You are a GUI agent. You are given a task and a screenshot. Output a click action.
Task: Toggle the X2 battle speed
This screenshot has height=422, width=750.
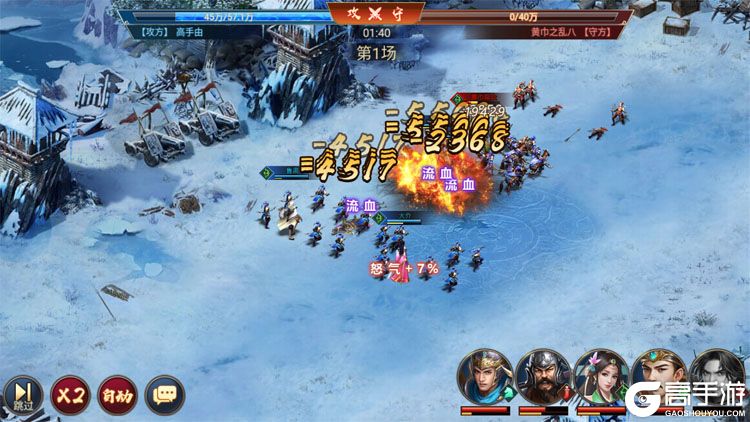69,394
